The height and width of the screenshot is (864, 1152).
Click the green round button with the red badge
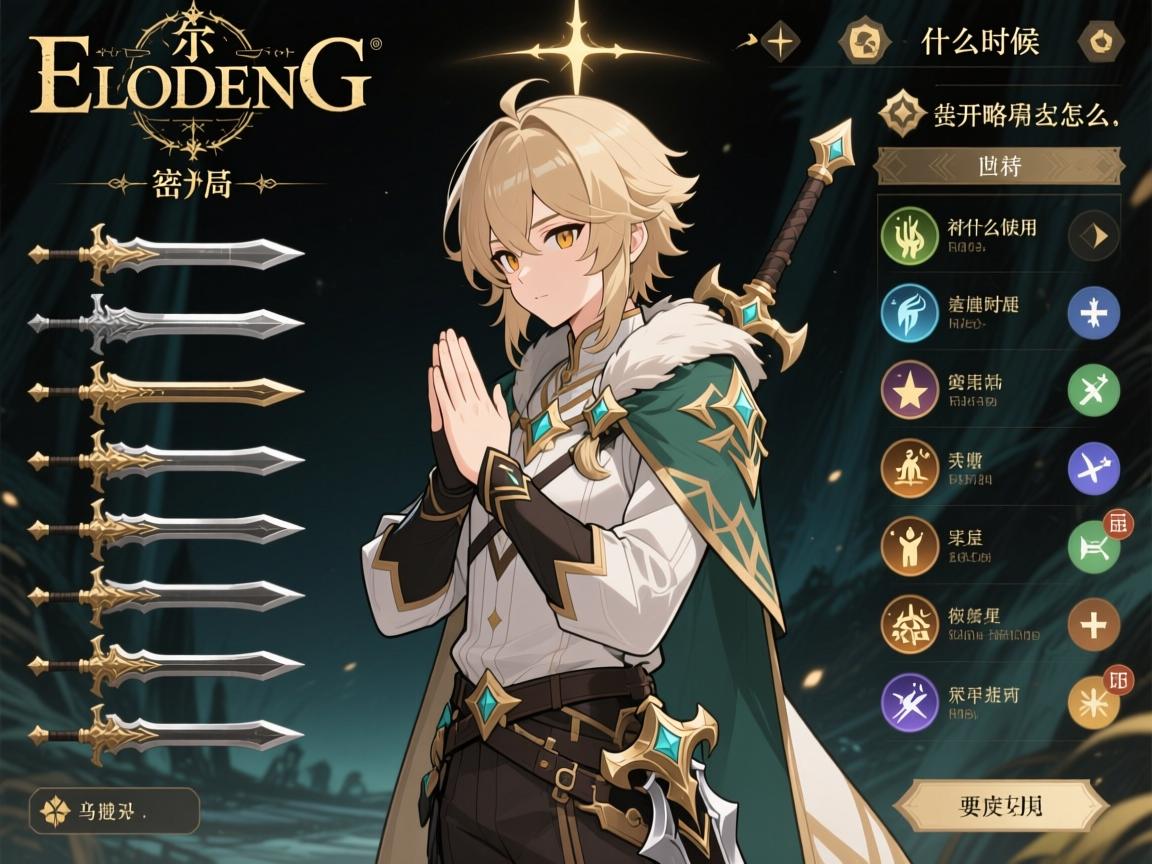point(1094,546)
